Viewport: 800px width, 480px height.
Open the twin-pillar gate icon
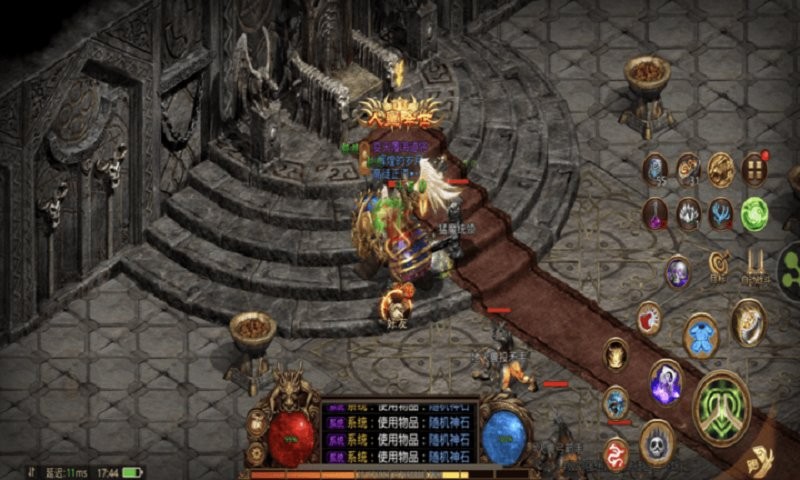pos(753,263)
